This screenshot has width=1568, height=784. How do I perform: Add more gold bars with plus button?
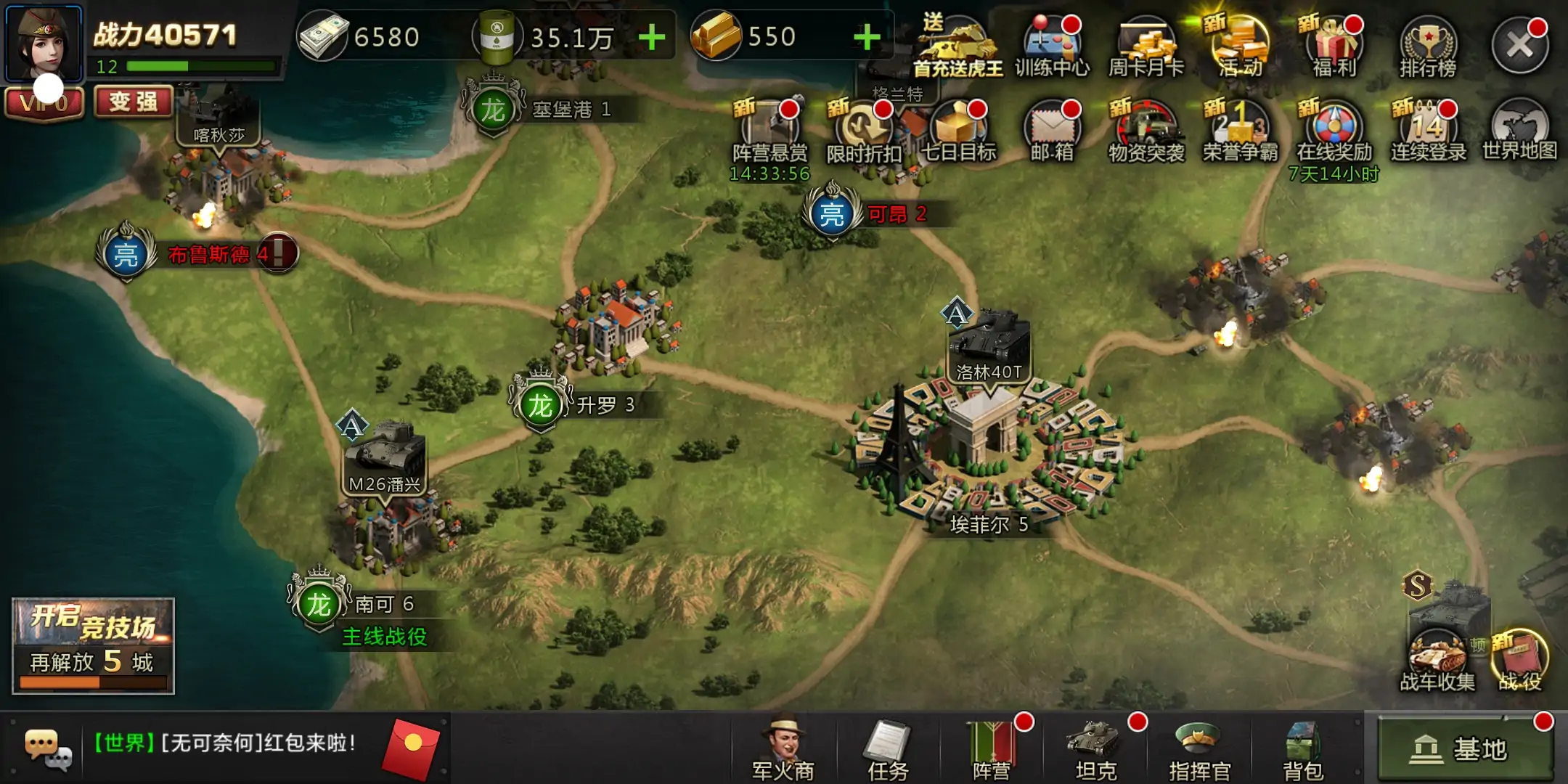click(x=867, y=37)
